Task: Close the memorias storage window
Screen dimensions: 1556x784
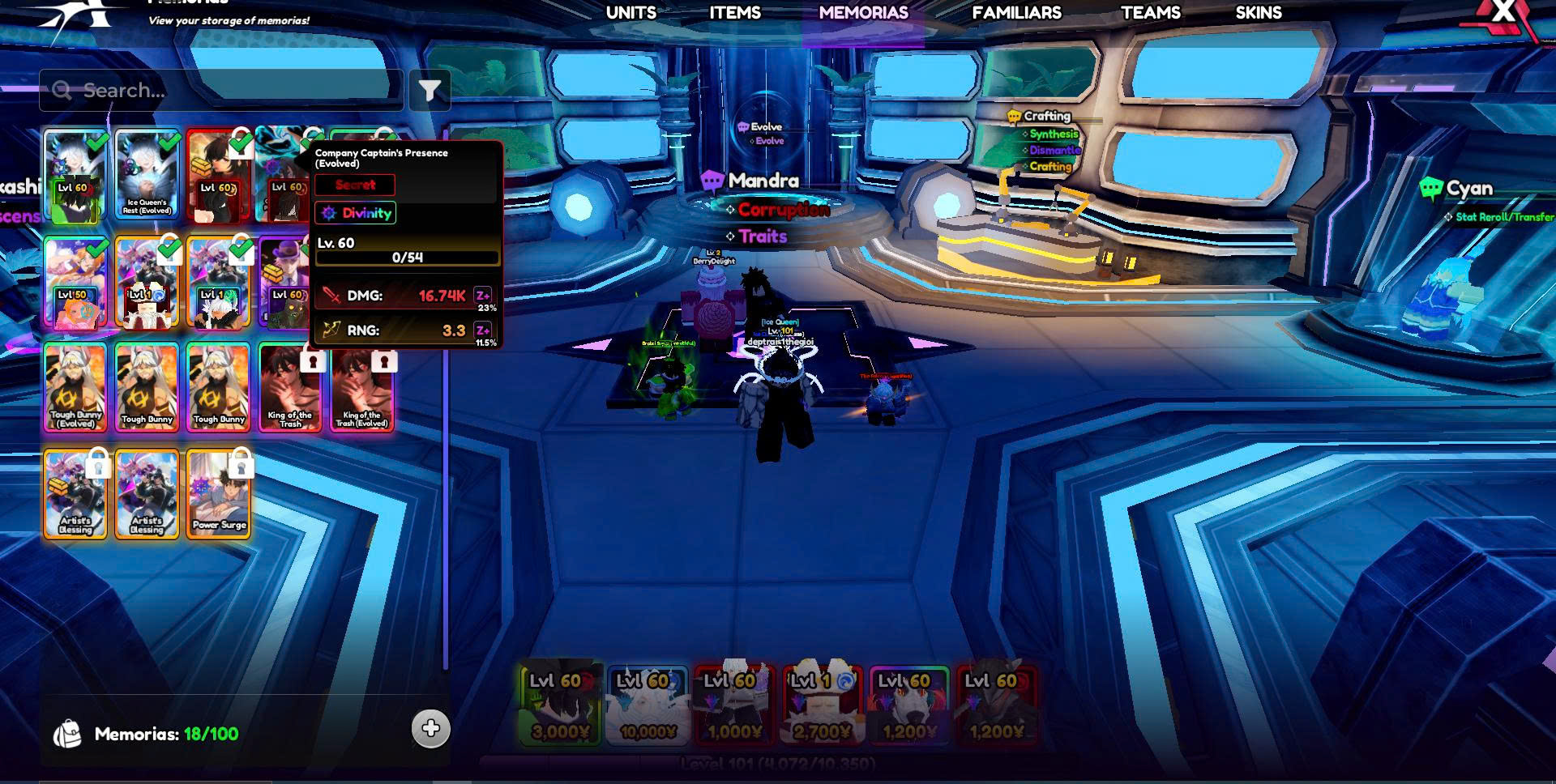Action: (x=1503, y=11)
